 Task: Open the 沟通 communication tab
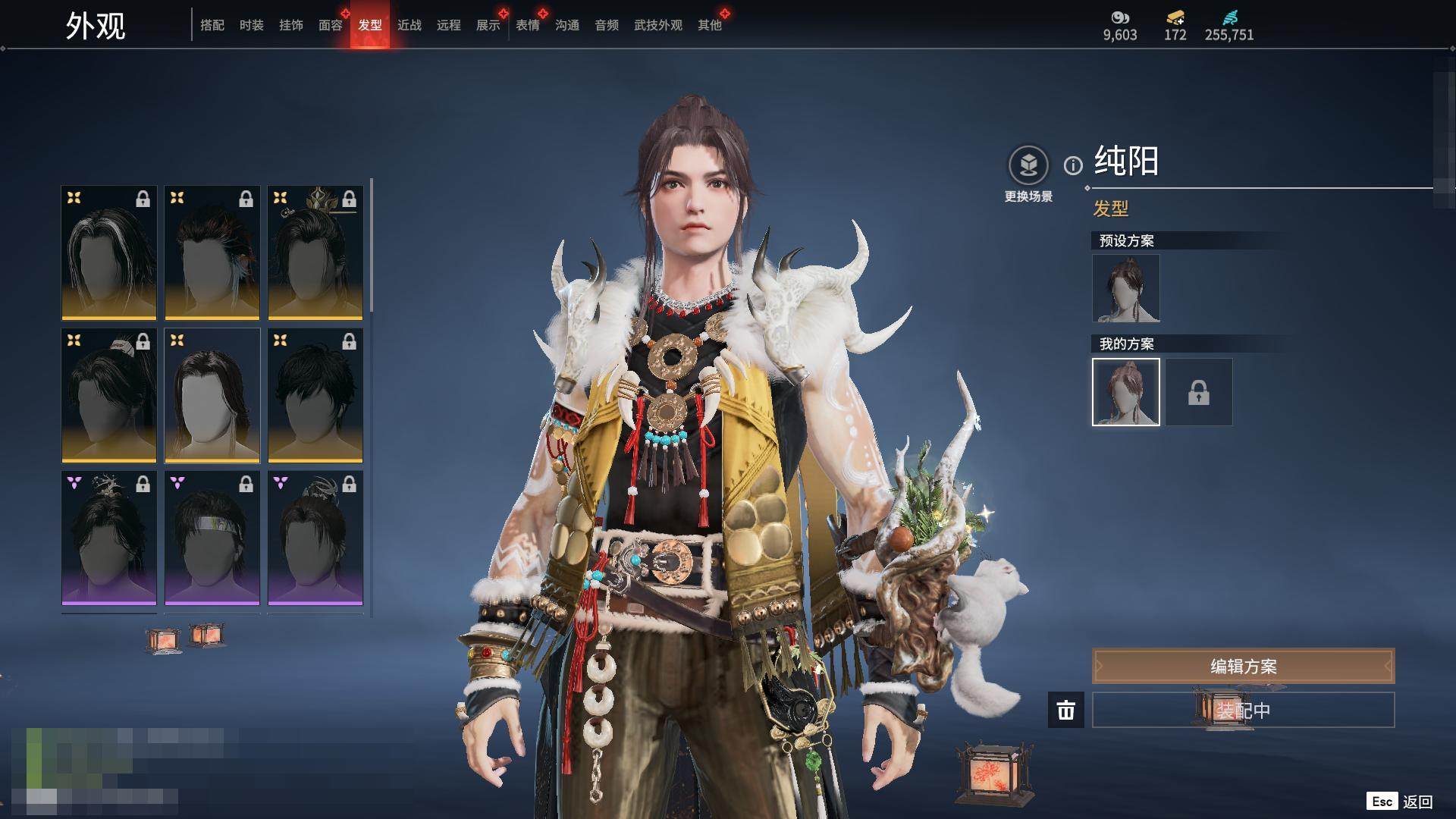(567, 25)
